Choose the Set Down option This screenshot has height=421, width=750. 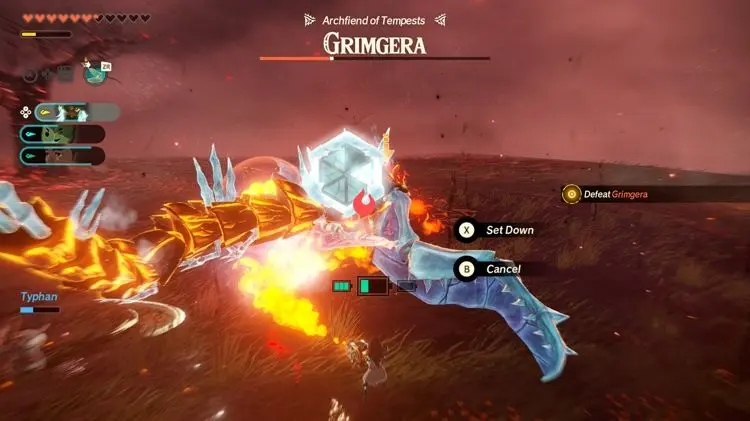pos(497,230)
